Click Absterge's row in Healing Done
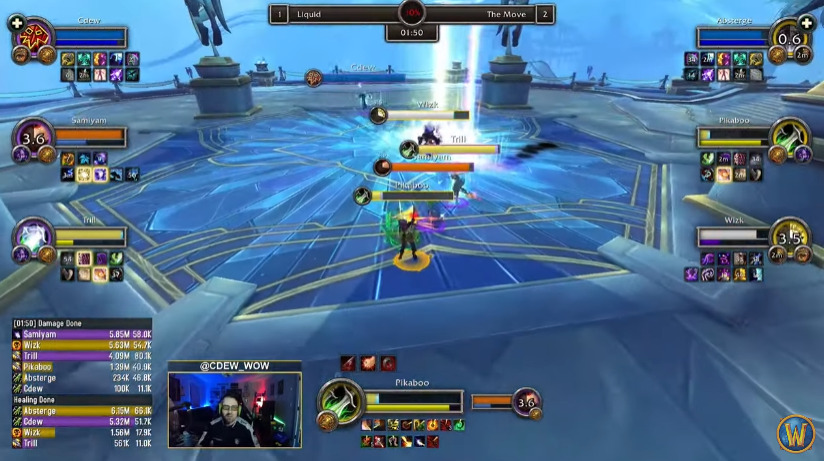 point(82,410)
